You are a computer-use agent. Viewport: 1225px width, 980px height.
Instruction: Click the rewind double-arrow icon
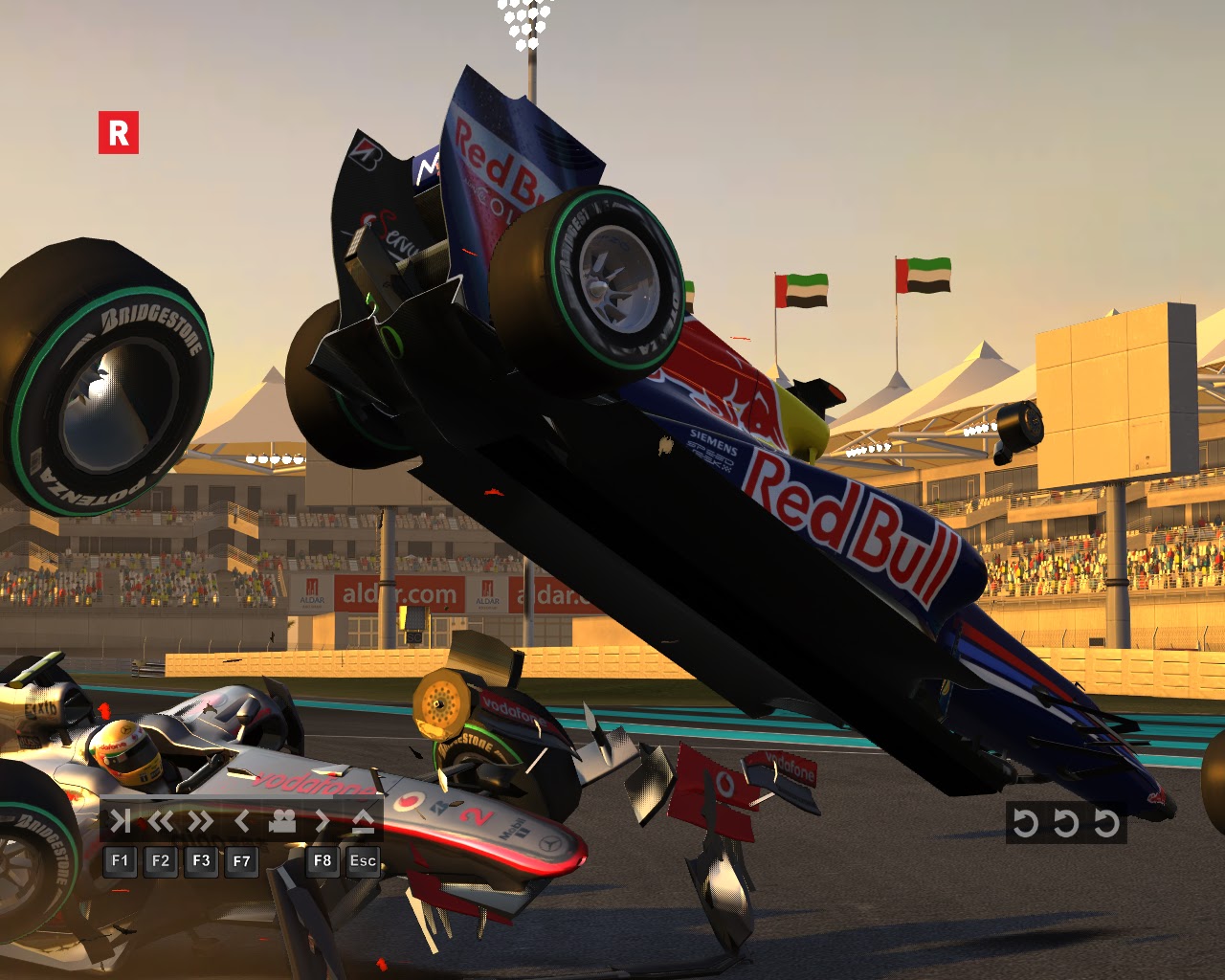(162, 821)
